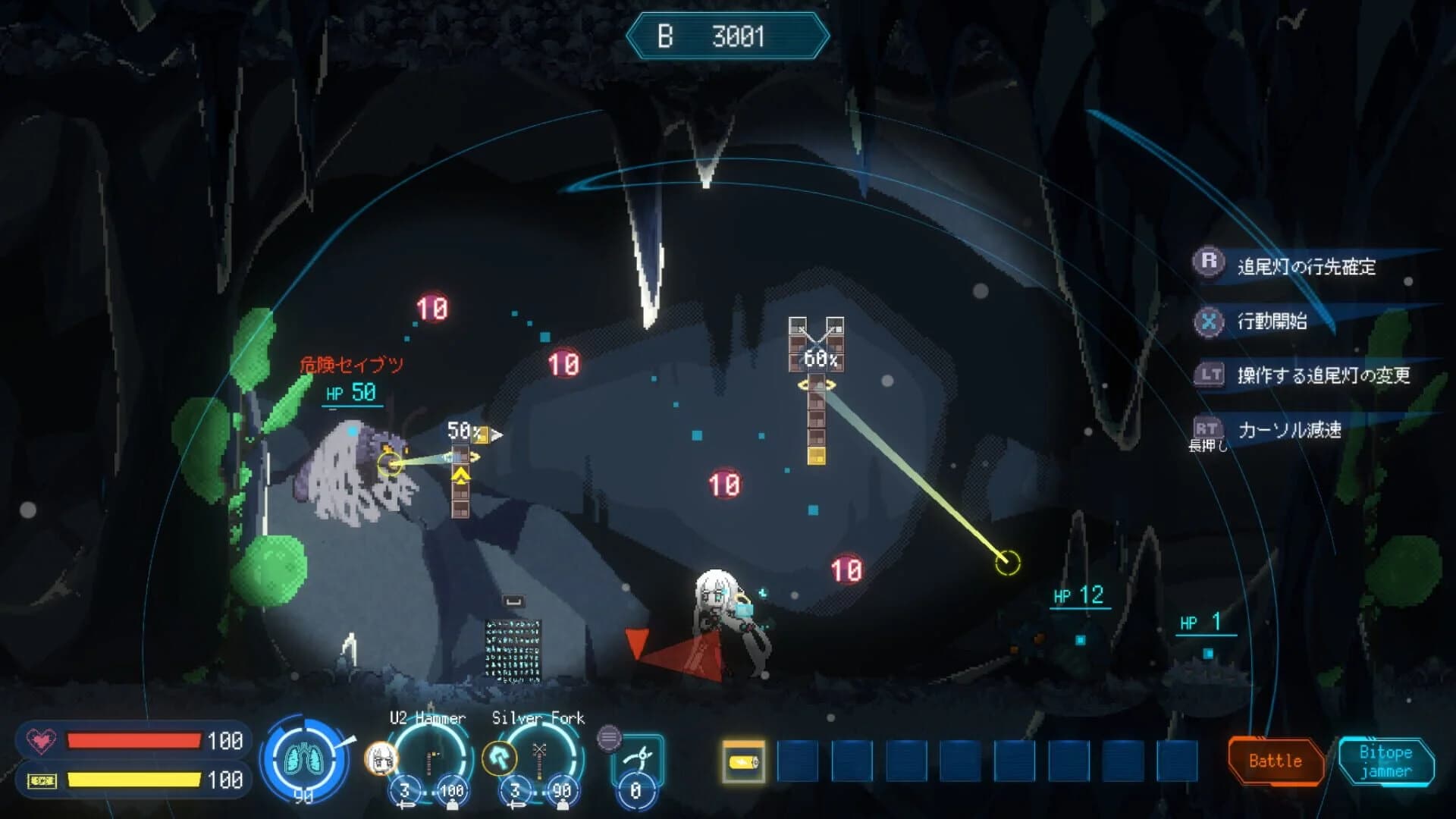Viewport: 1456px width, 819px height.
Task: Expand the 50% marker near the jellyfish enemy
Action: (x=460, y=429)
